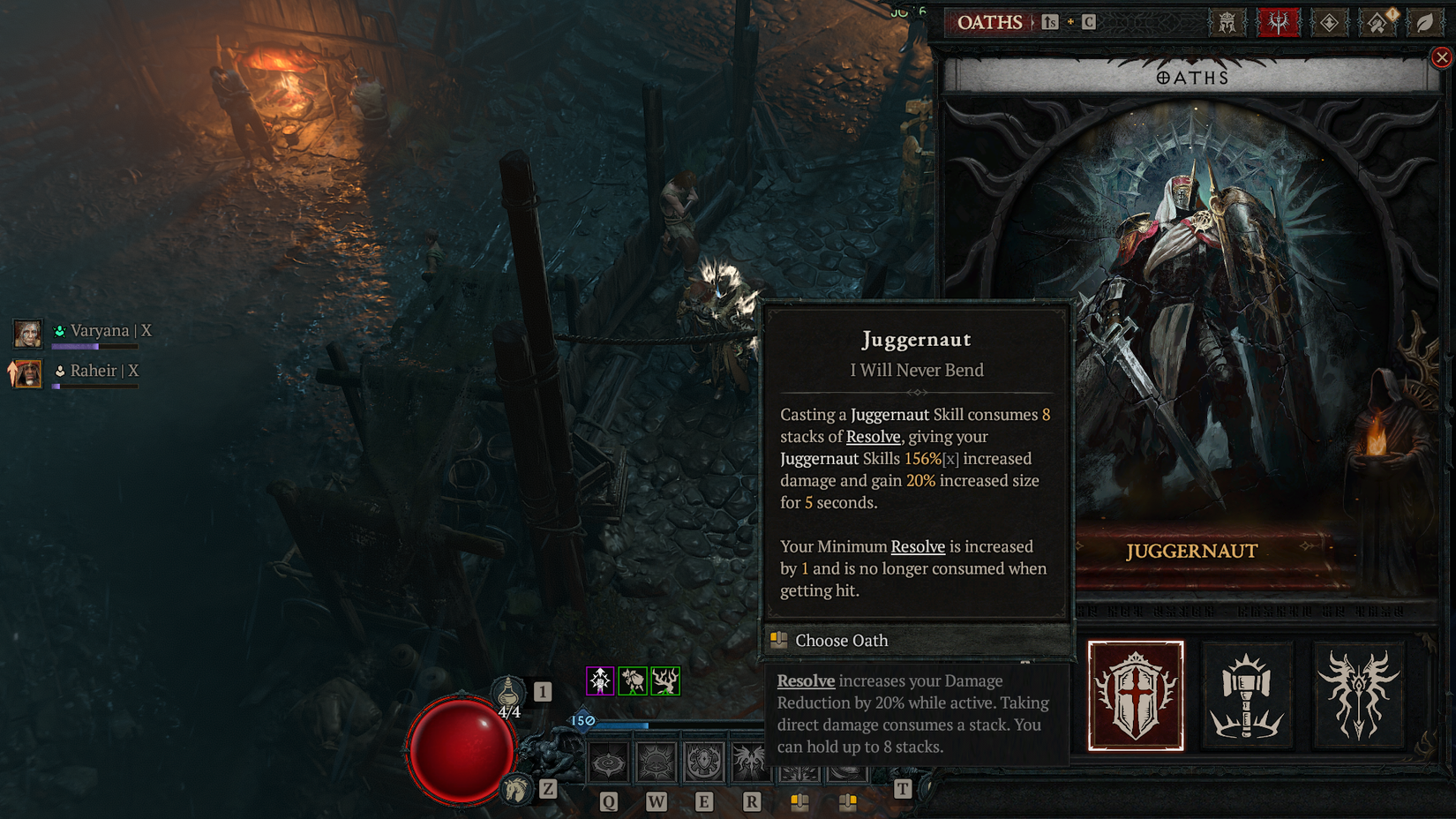Click the left gold consumable chest icon beside keybinds
This screenshot has width=1456, height=819.
pyautogui.click(x=800, y=801)
